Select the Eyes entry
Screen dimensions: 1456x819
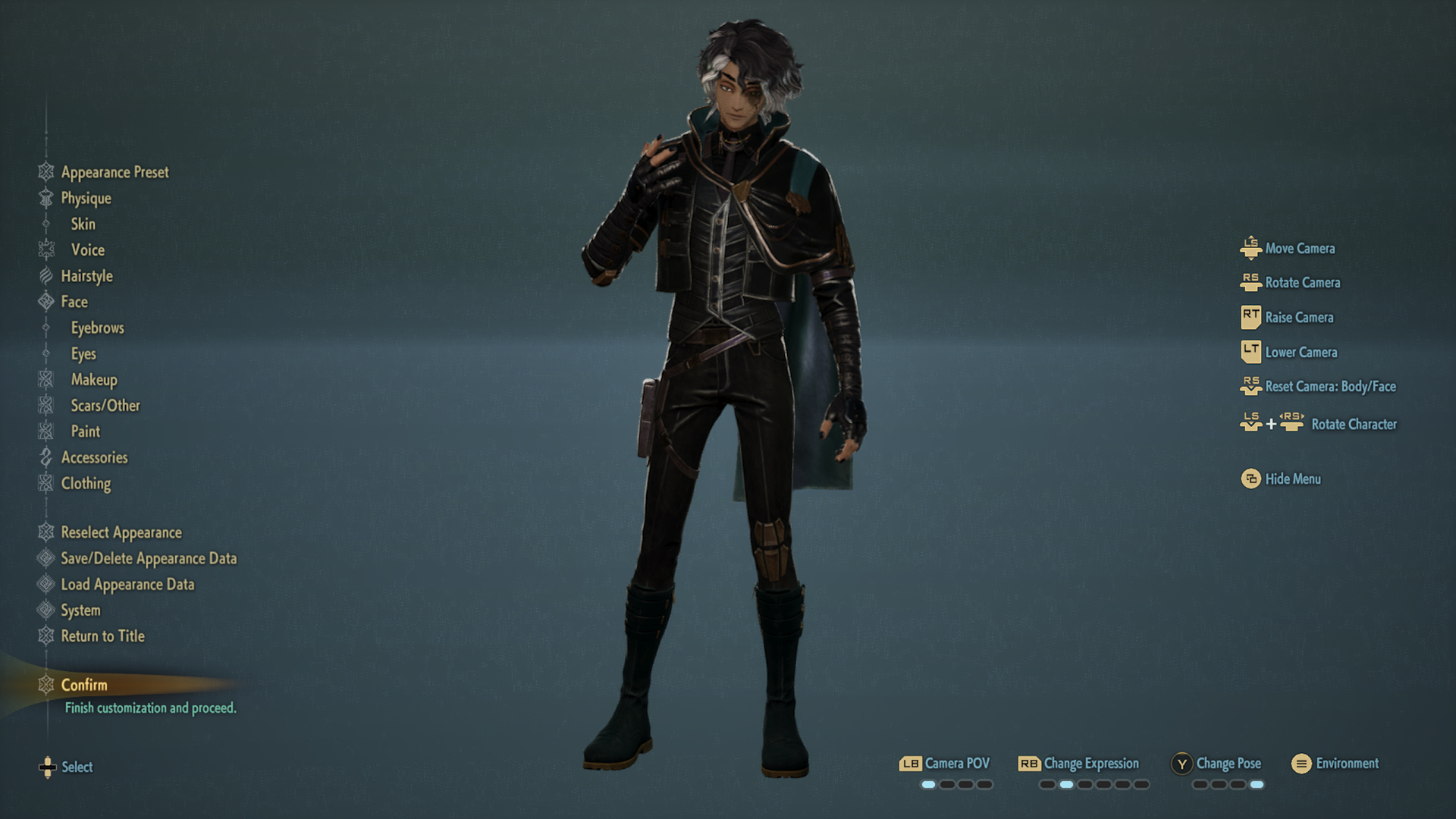click(x=83, y=354)
